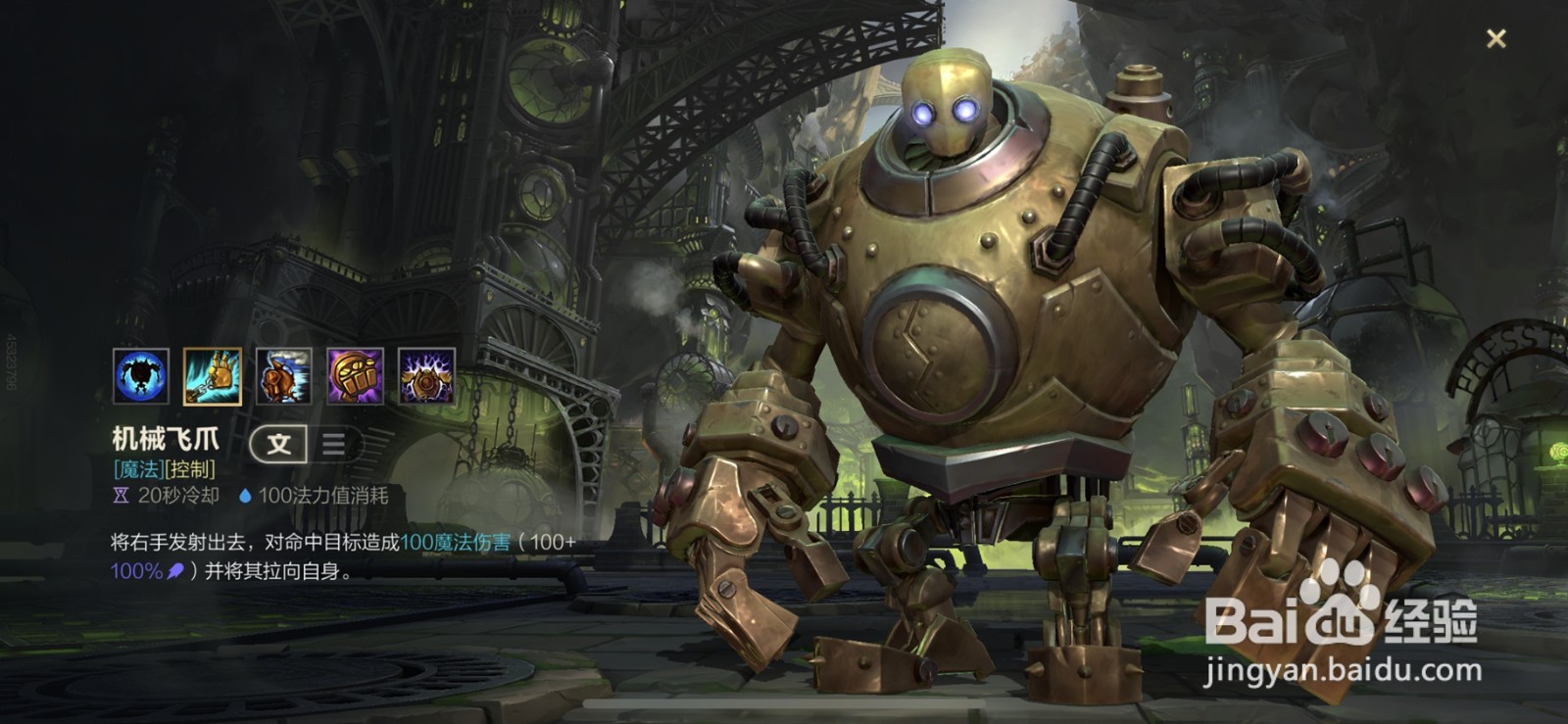Image resolution: width=1568 pixels, height=724 pixels.
Task: Open the Static Field lightning ultimate ability
Action: pyautogui.click(x=426, y=376)
